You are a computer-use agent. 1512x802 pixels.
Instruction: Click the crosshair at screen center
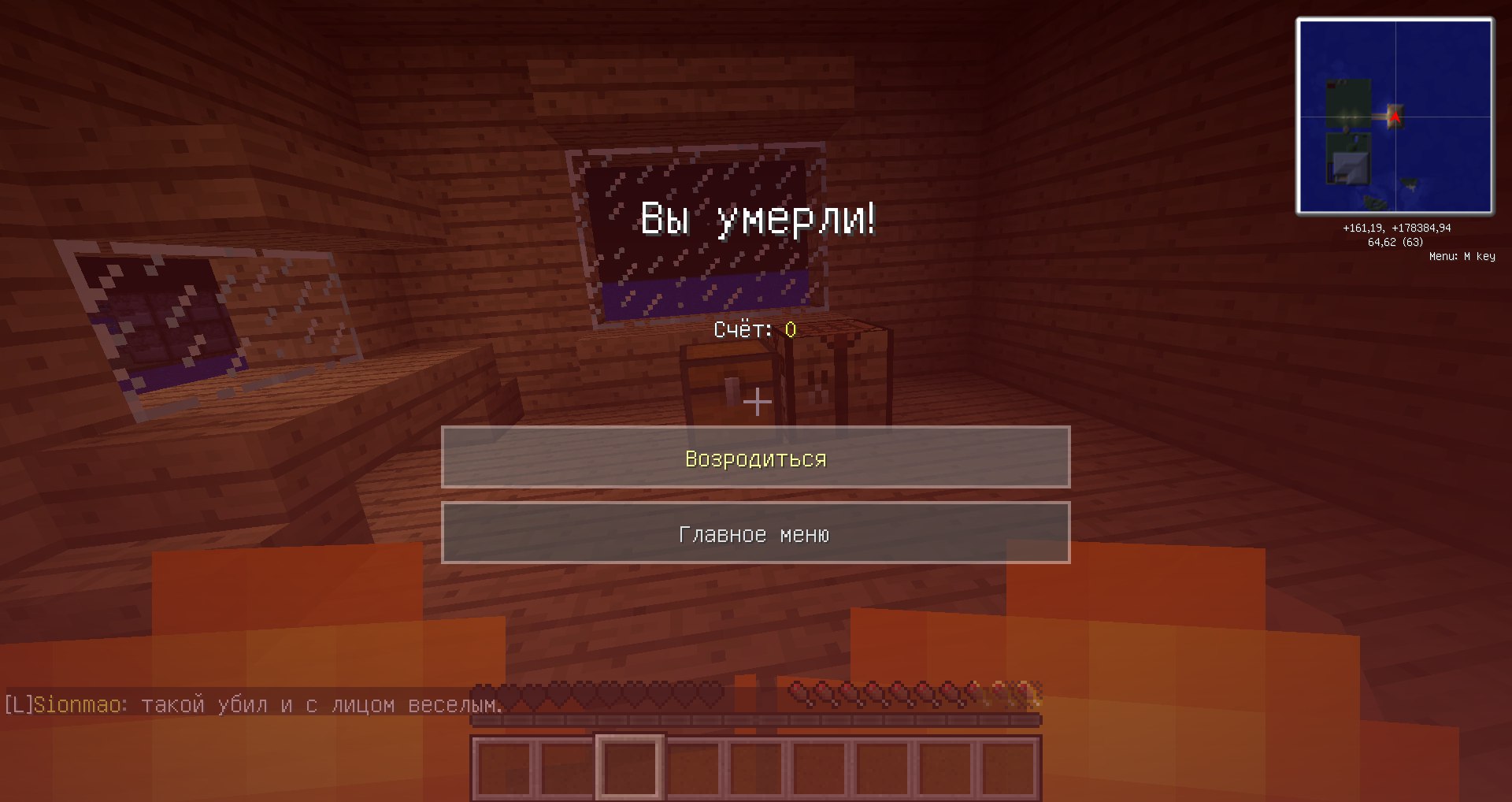point(756,402)
